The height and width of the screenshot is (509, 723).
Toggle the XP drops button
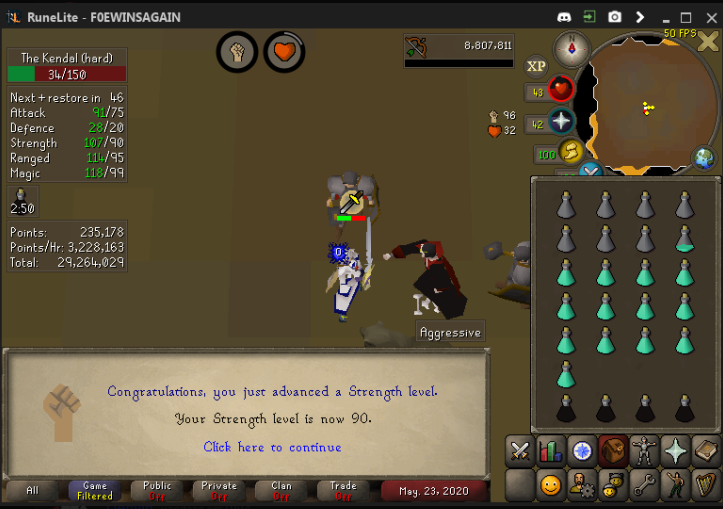(537, 66)
